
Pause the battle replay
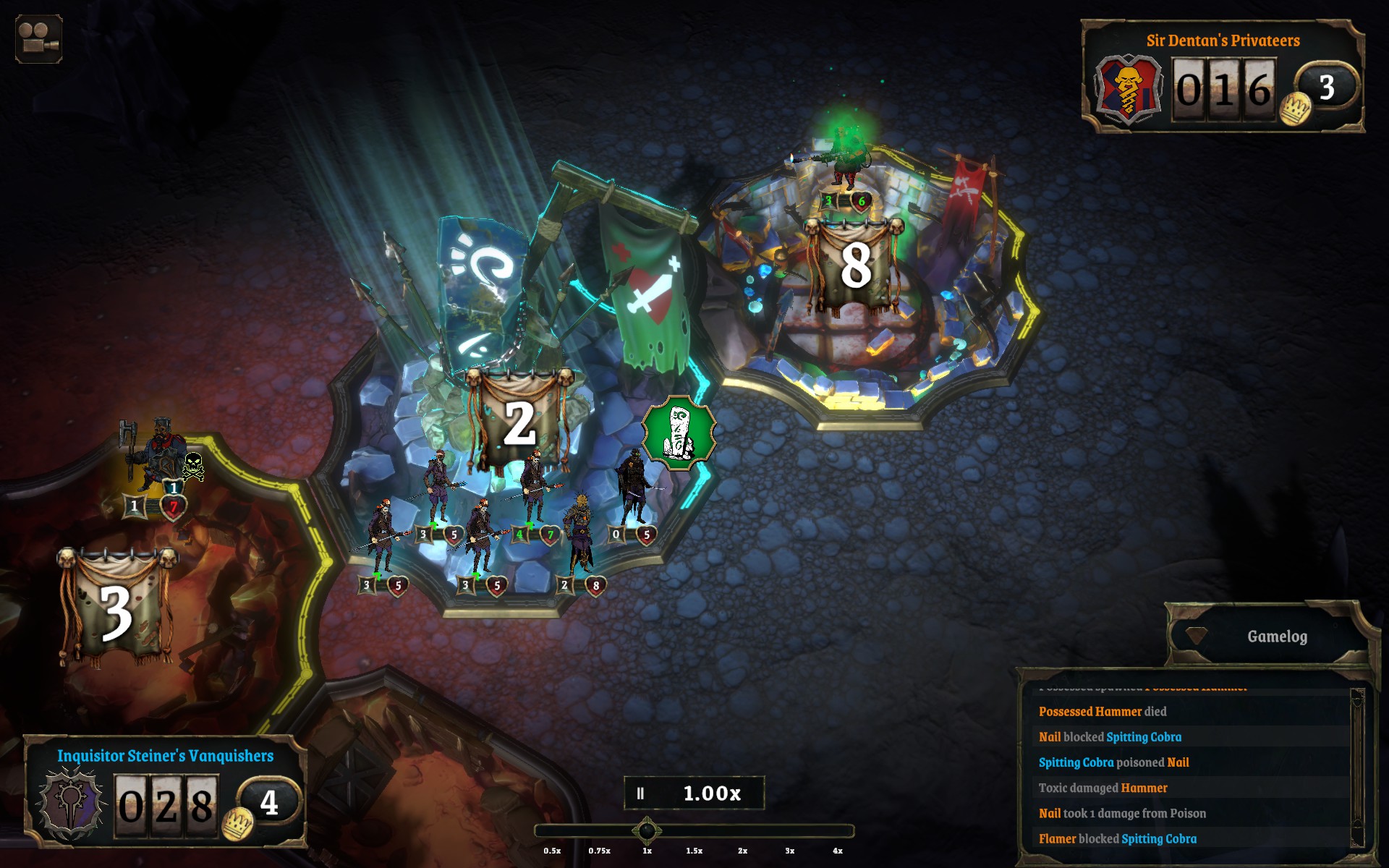point(640,793)
